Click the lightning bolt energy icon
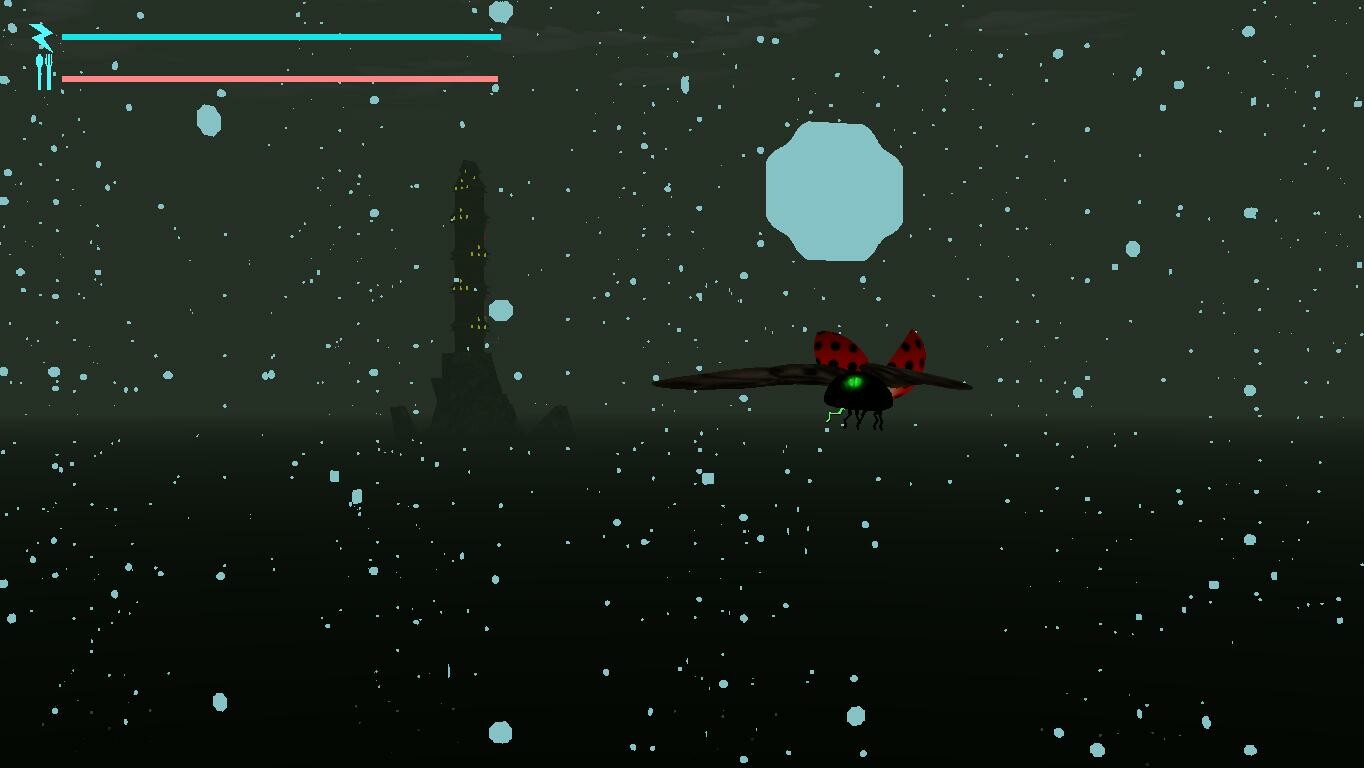Image resolution: width=1364 pixels, height=768 pixels. point(40,35)
